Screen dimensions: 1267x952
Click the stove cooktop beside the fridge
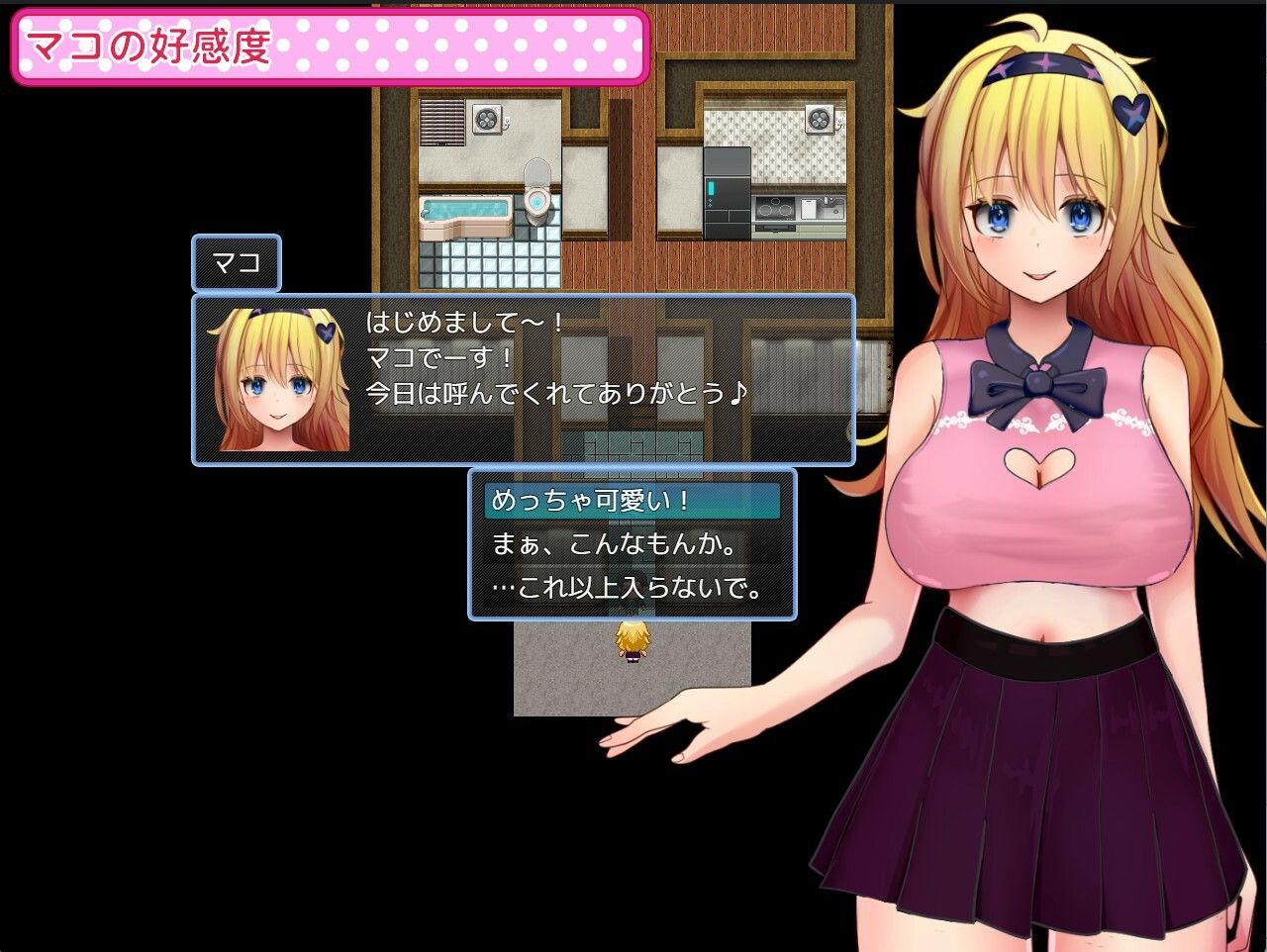tap(775, 209)
